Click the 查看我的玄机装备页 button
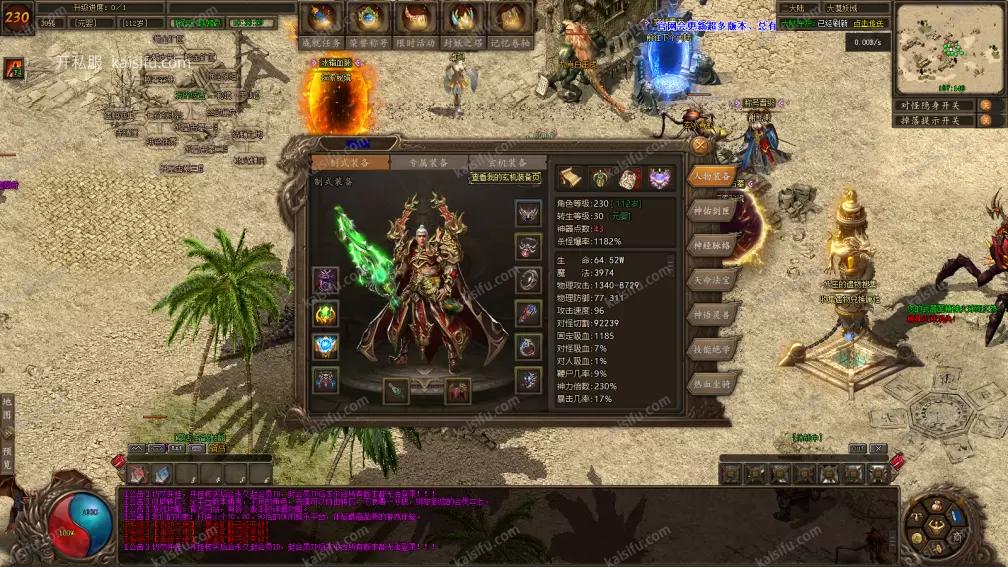 pos(506,178)
